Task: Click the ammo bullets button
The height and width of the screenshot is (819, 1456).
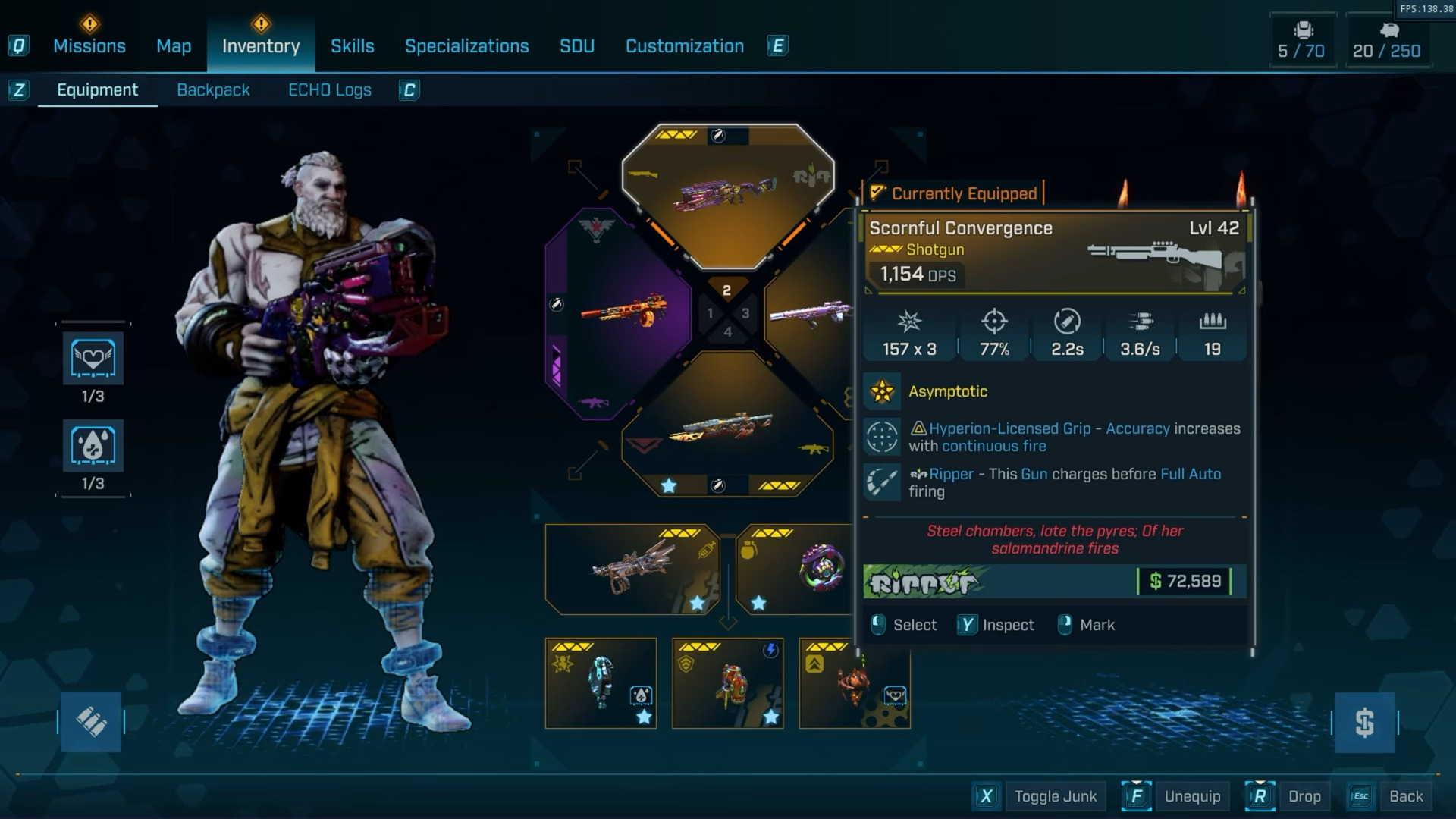Action: pos(91,722)
